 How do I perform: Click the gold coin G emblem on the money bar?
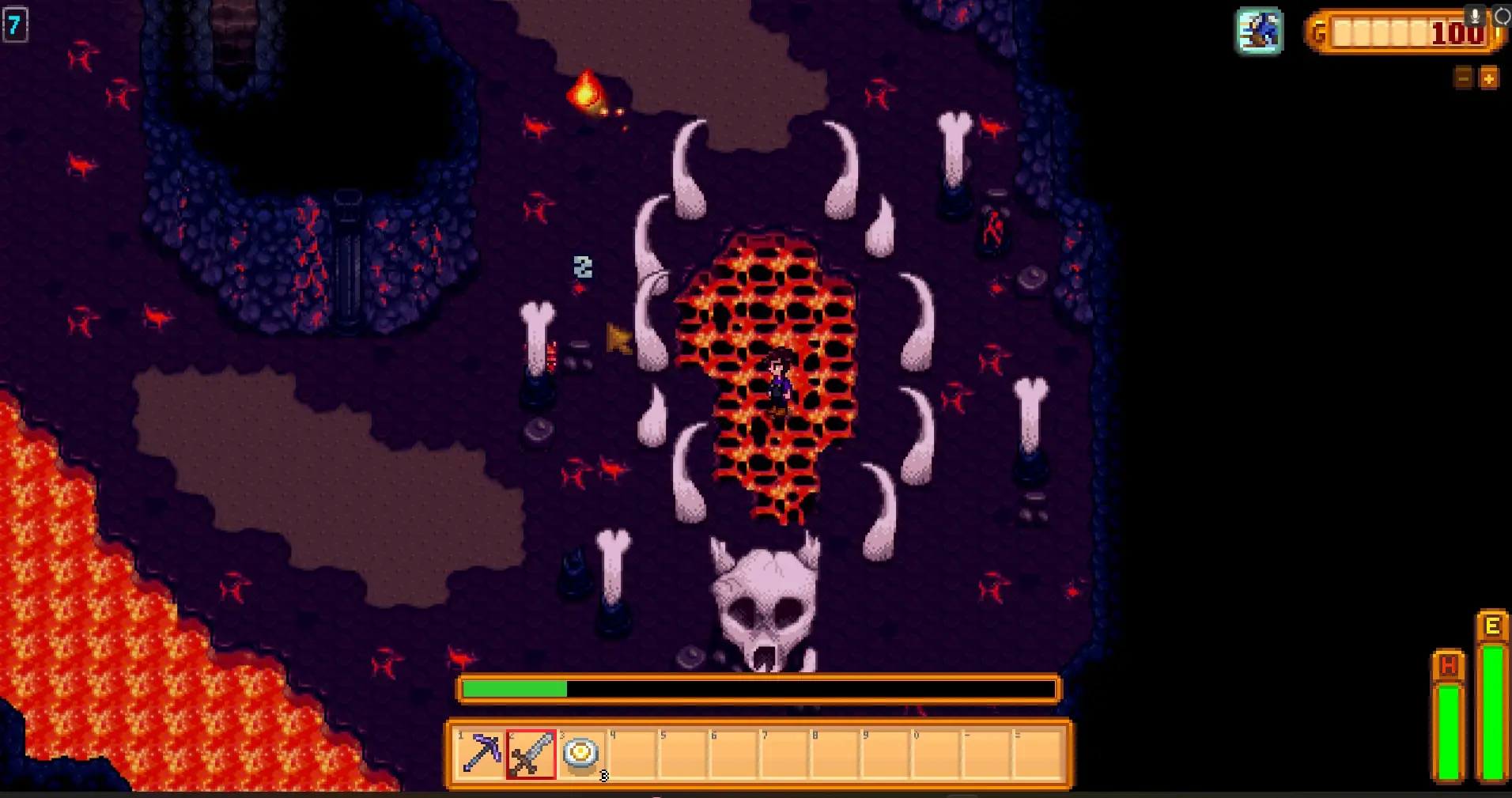click(x=1320, y=33)
